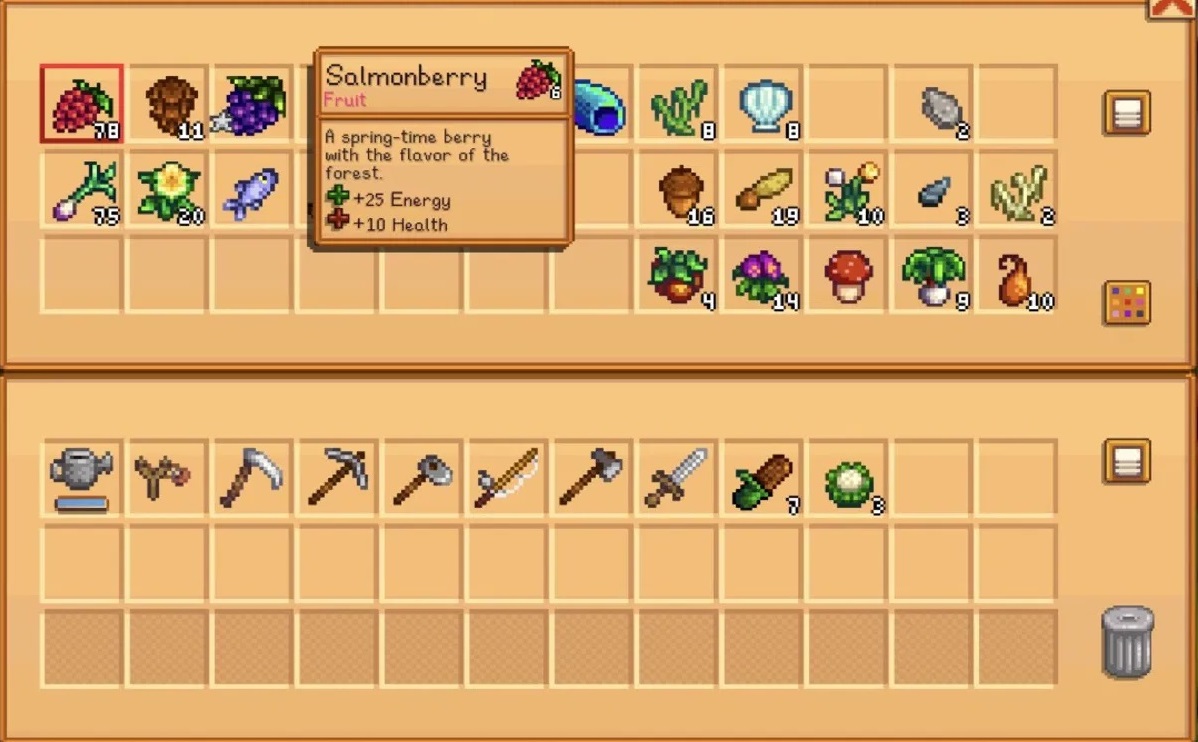This screenshot has height=742, width=1198.
Task: Select the fishing rod slot
Action: point(506,477)
